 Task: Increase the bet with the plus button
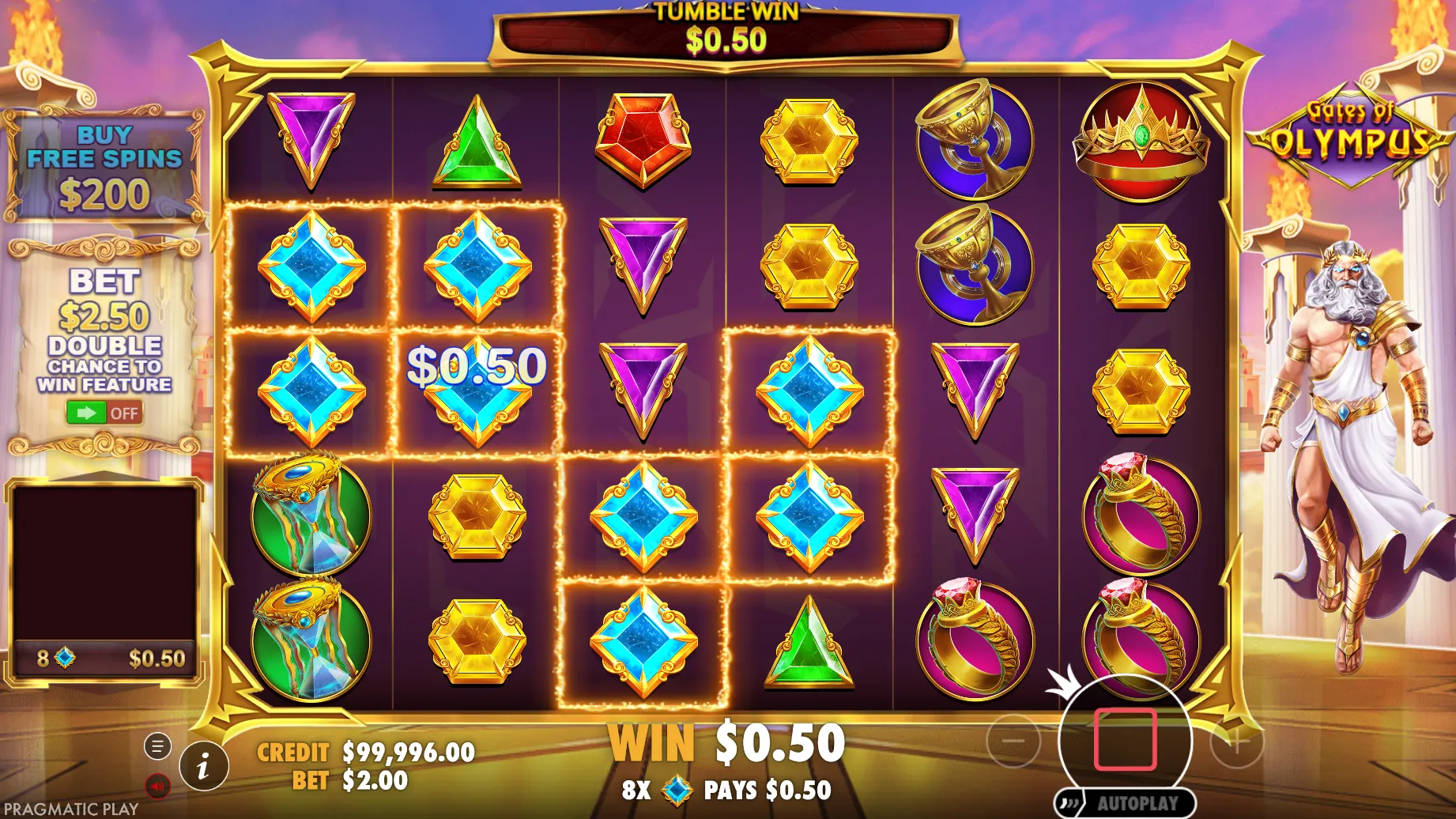tap(1237, 741)
